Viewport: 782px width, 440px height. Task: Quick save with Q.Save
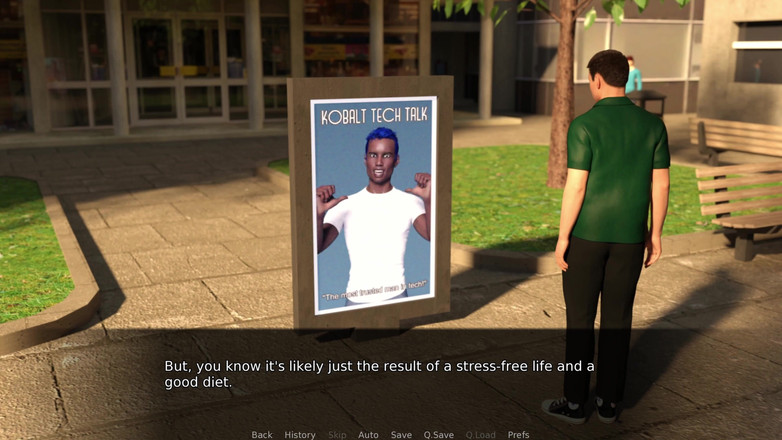coord(438,435)
